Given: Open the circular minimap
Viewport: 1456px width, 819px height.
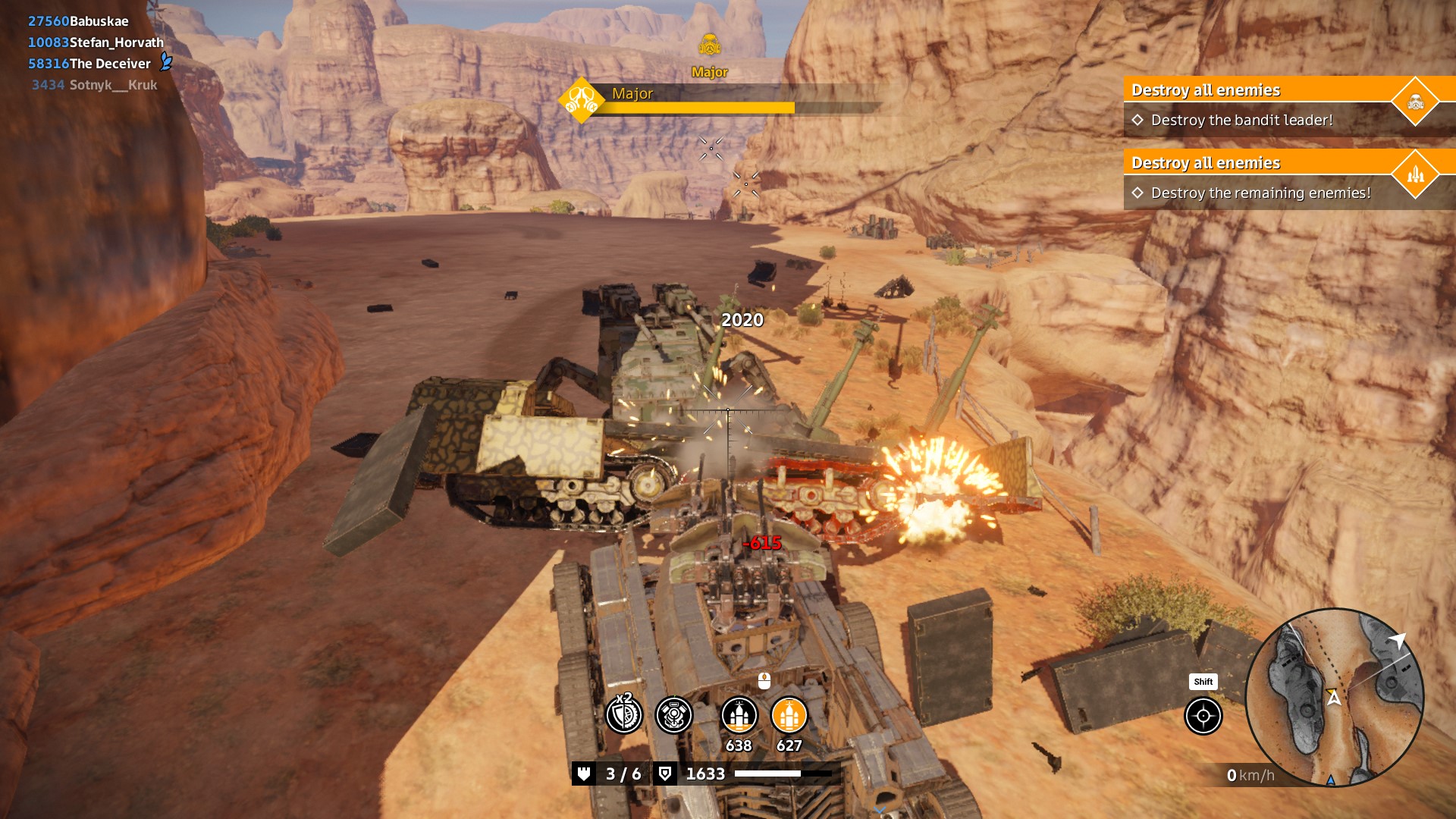Looking at the screenshot, I should pos(1334,698).
